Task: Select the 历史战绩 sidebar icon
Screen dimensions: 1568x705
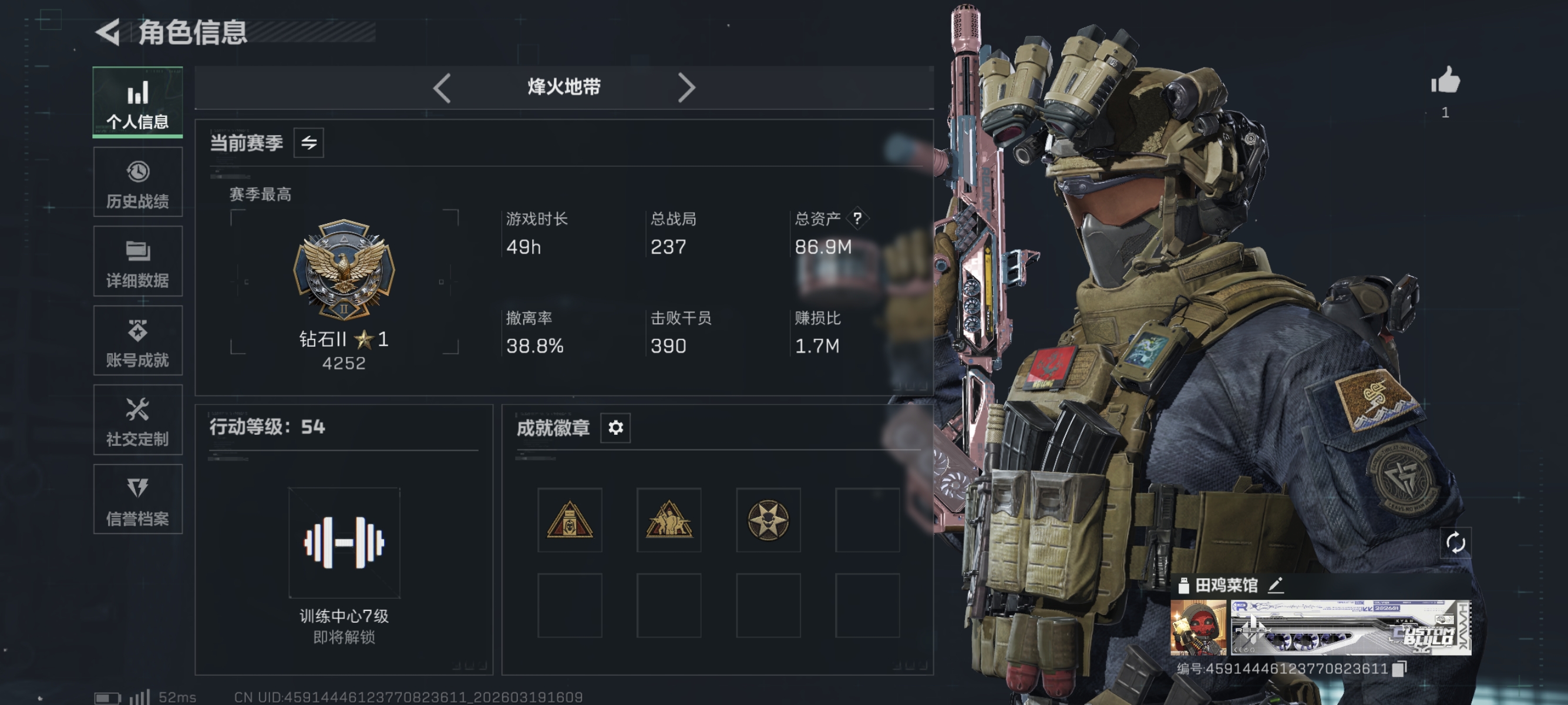Action: (x=138, y=172)
